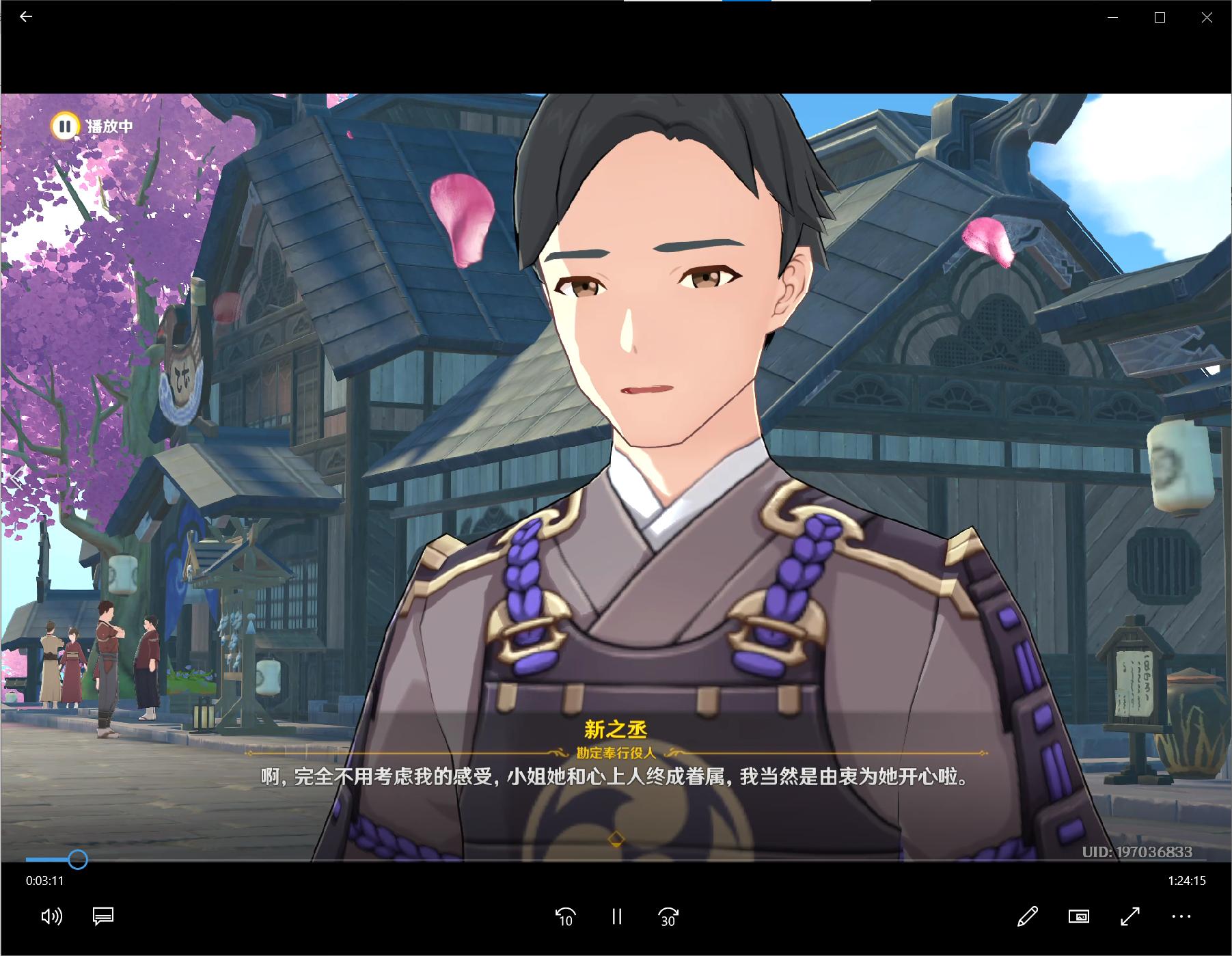
Task: Minimize the player window
Action: [x=1112, y=18]
